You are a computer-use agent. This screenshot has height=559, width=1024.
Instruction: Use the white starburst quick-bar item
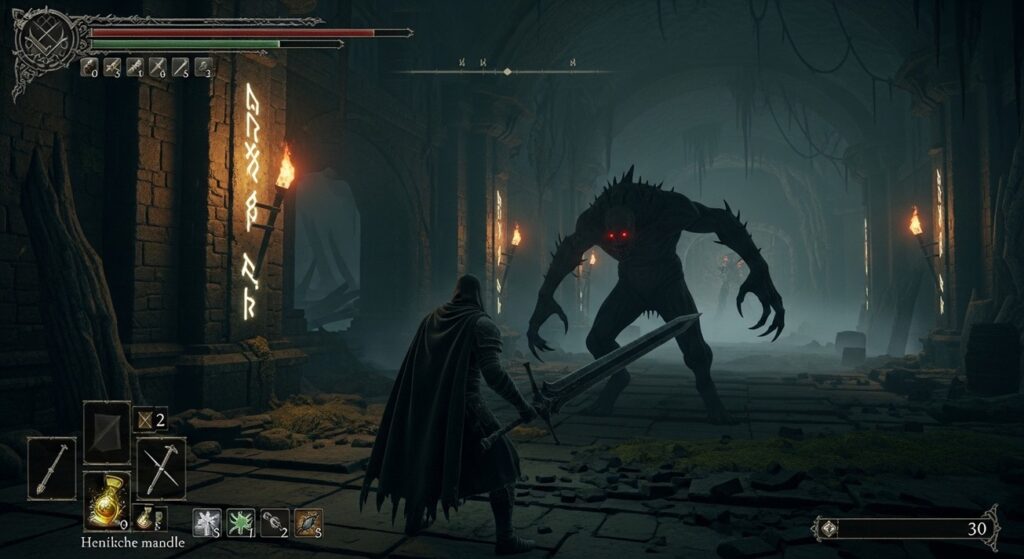coord(208,522)
